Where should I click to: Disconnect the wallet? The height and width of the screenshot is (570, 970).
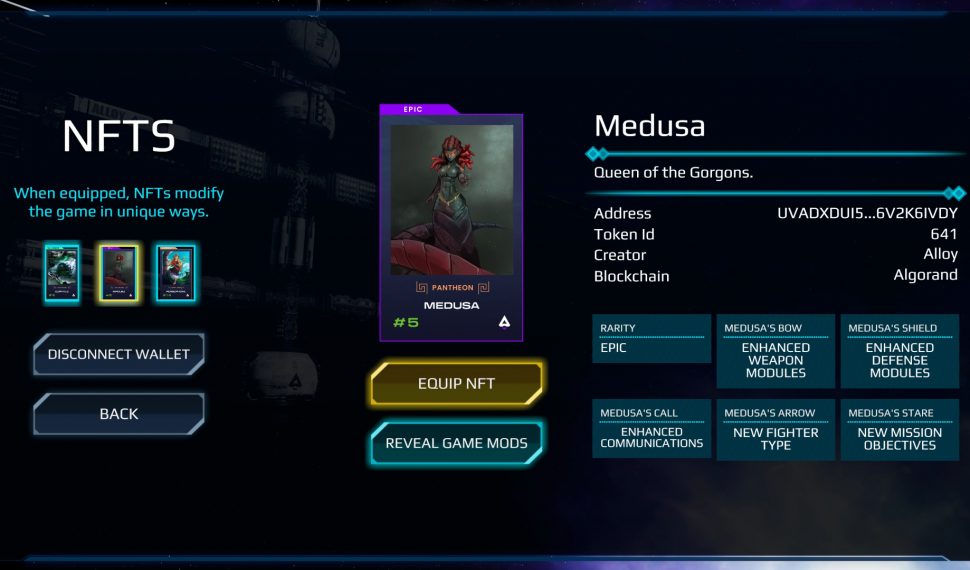click(x=119, y=354)
